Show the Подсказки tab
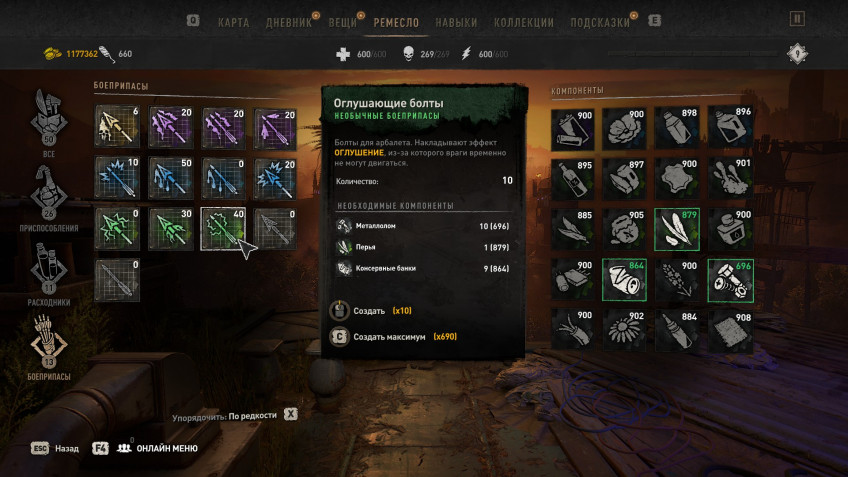Screen dimensions: 848x477 click(x=600, y=22)
